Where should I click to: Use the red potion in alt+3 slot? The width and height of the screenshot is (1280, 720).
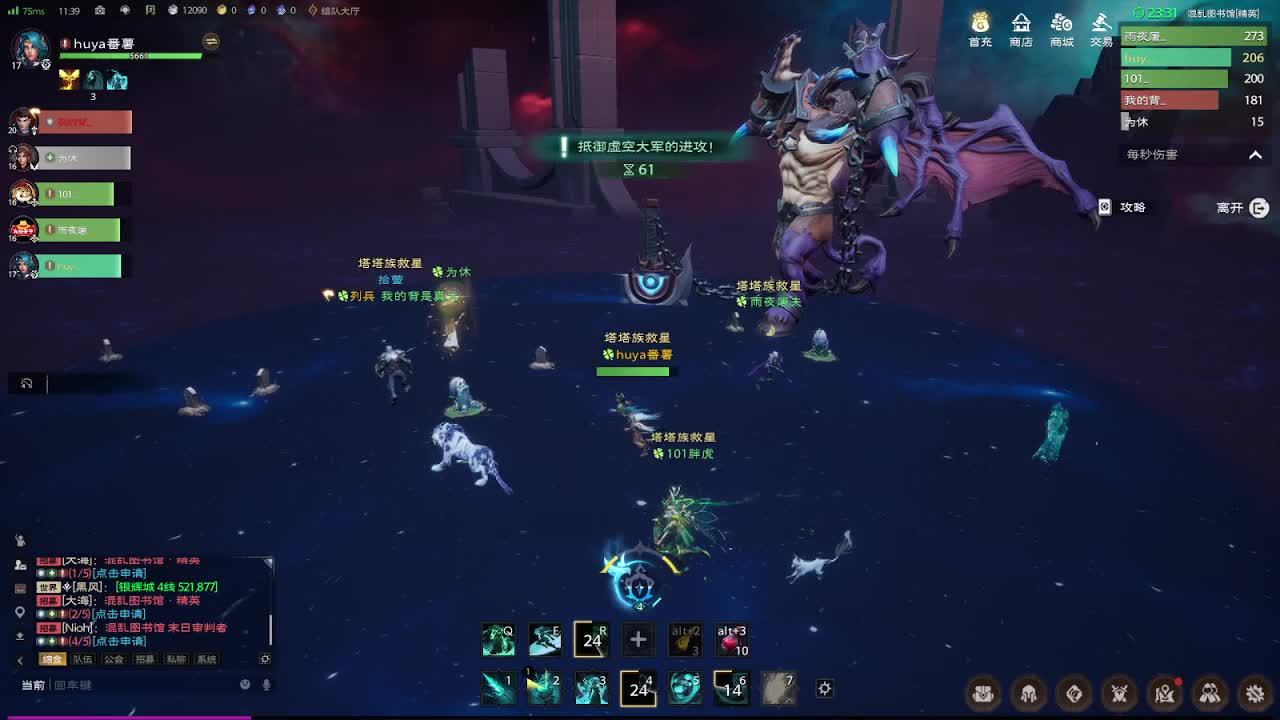[732, 640]
